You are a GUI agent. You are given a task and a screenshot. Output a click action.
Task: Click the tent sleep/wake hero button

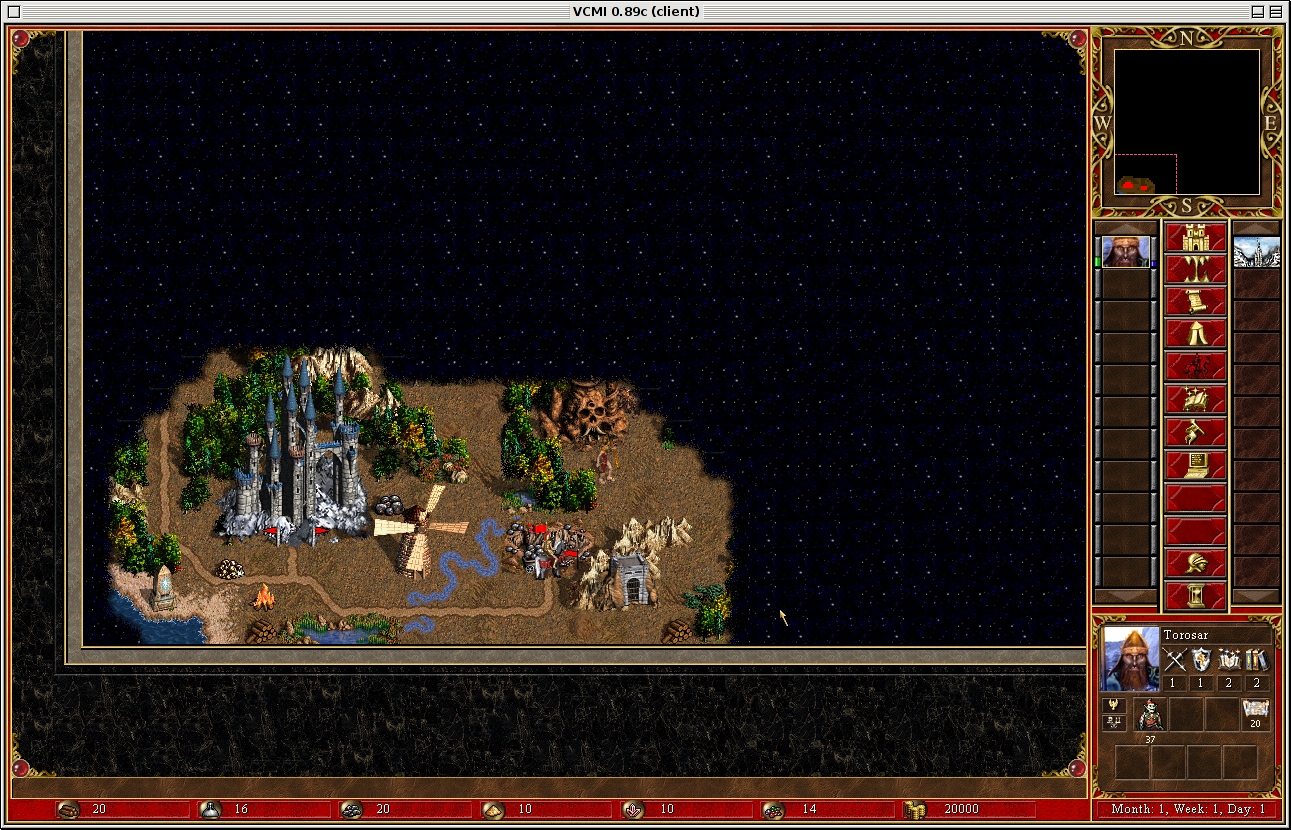1196,334
